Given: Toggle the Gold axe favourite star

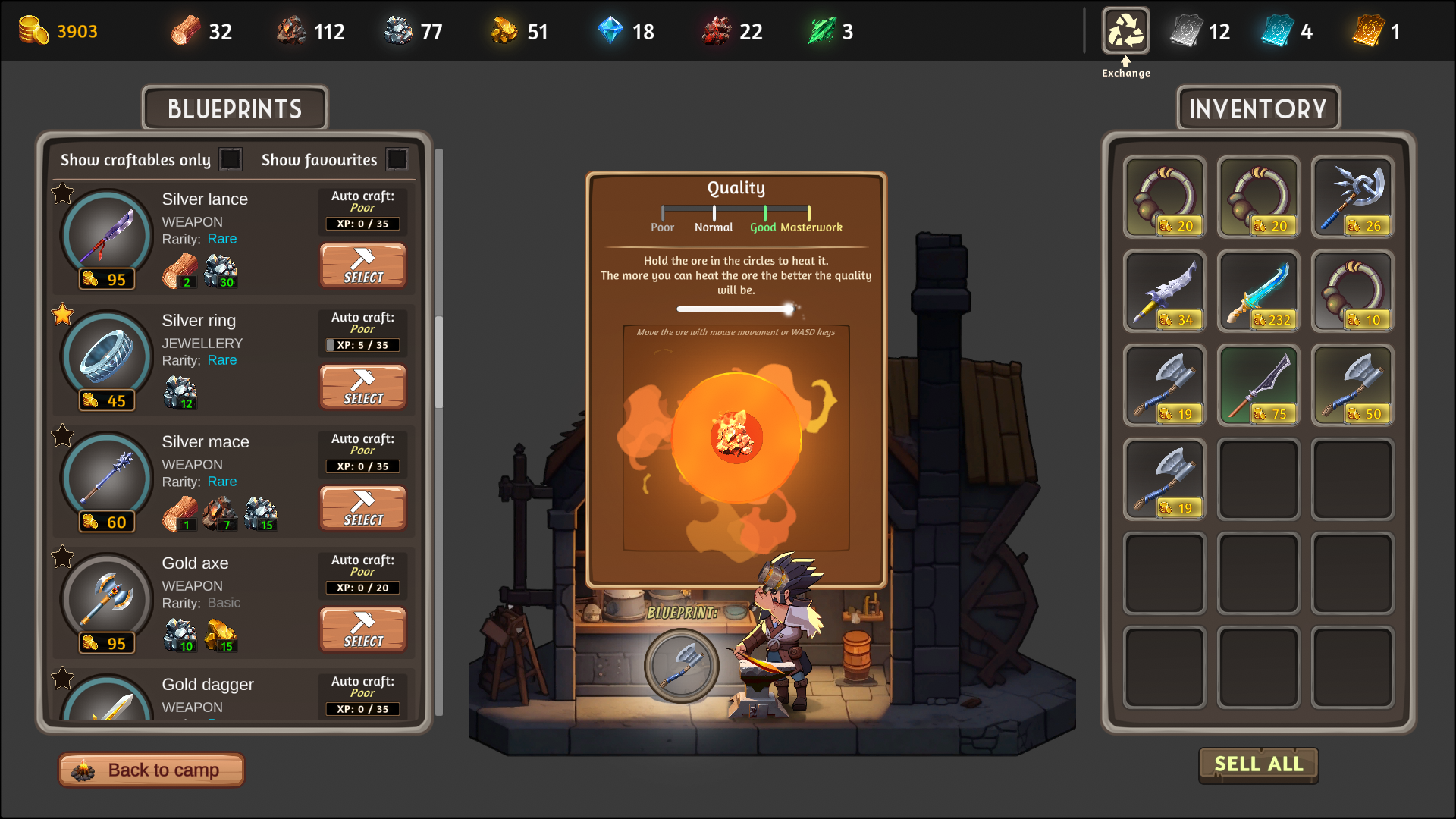Looking at the screenshot, I should (x=61, y=557).
